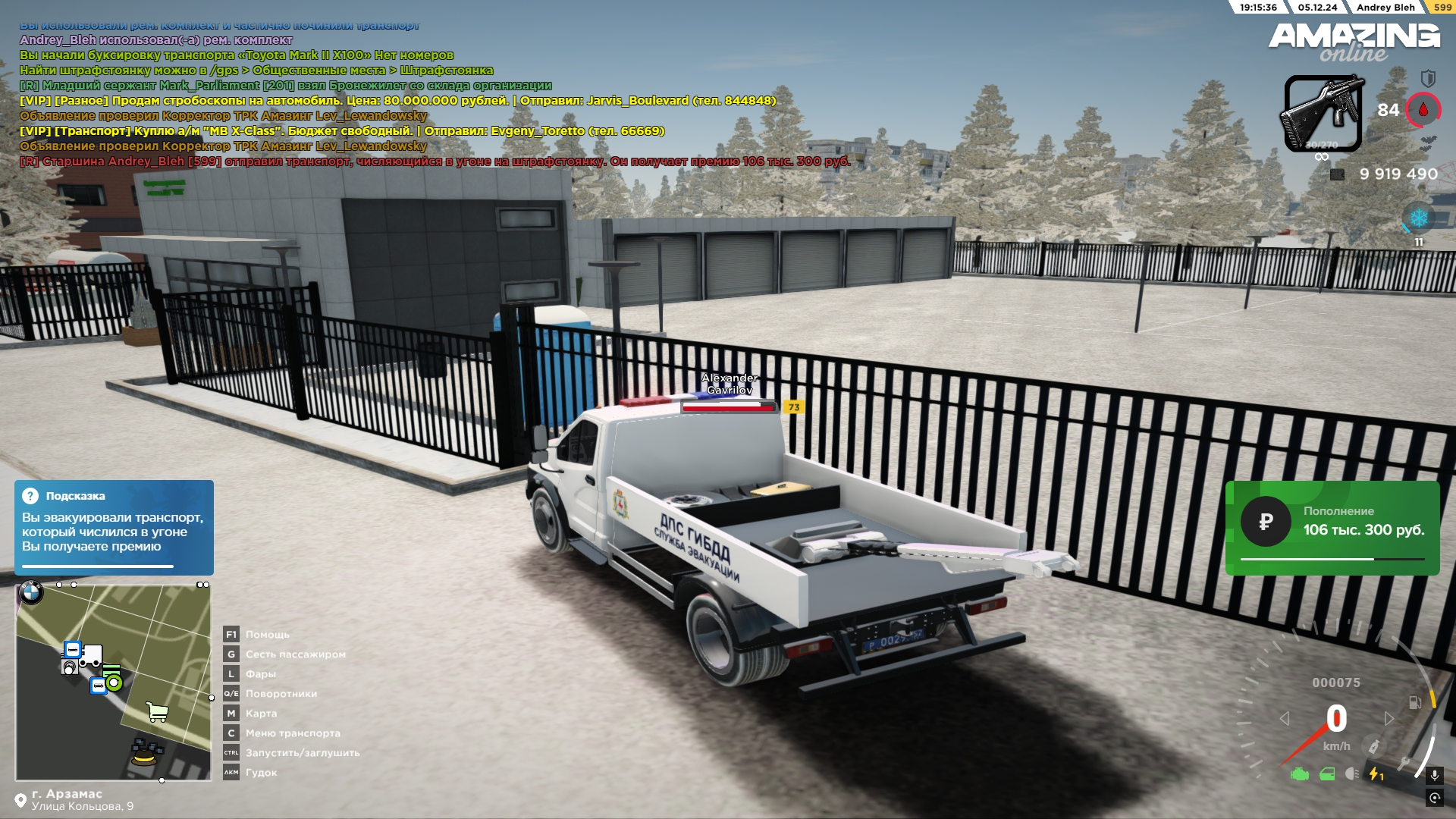Image resolution: width=1456 pixels, height=819 pixels.
Task: Click the snowflake event icon
Action: coord(1419,218)
